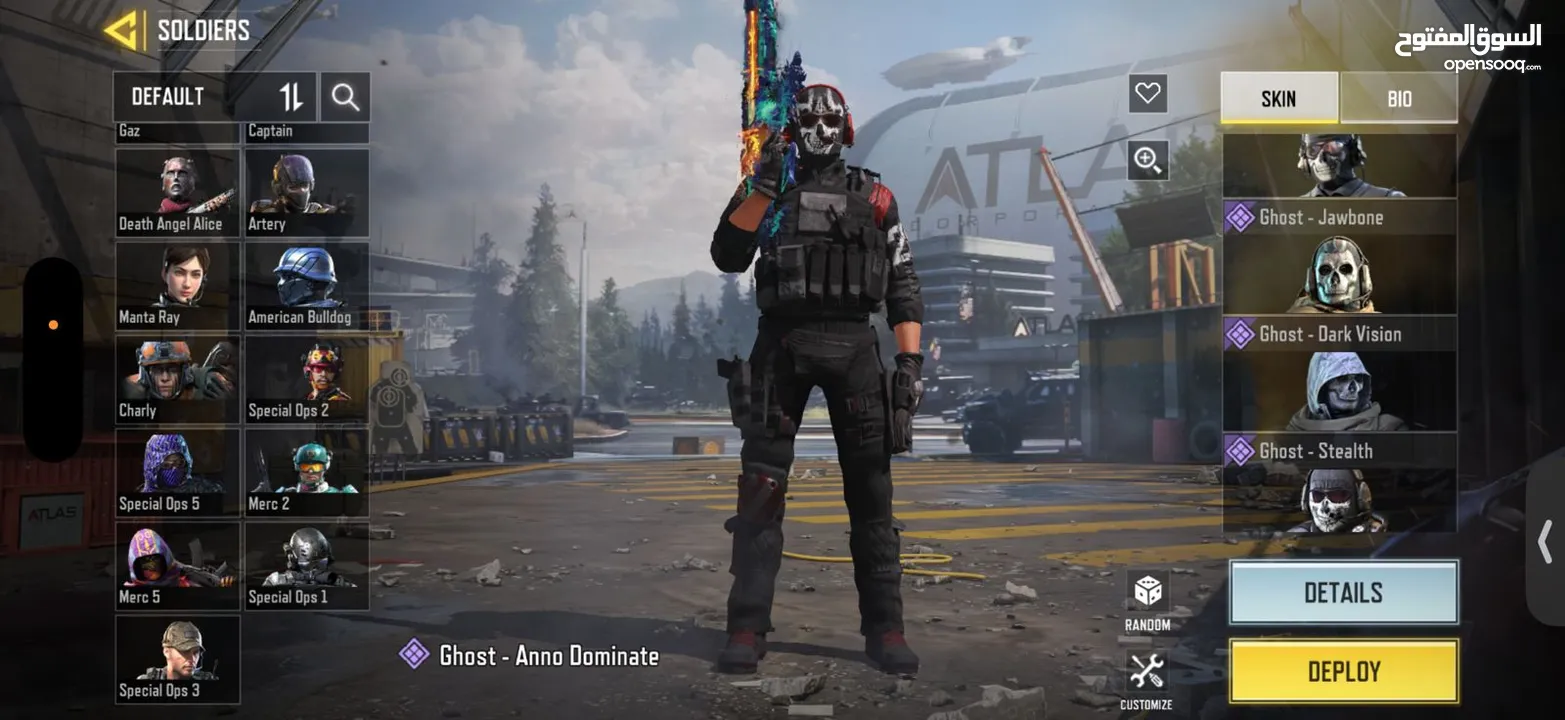
Task: Select Special Ops 2 soldier
Action: [x=307, y=379]
